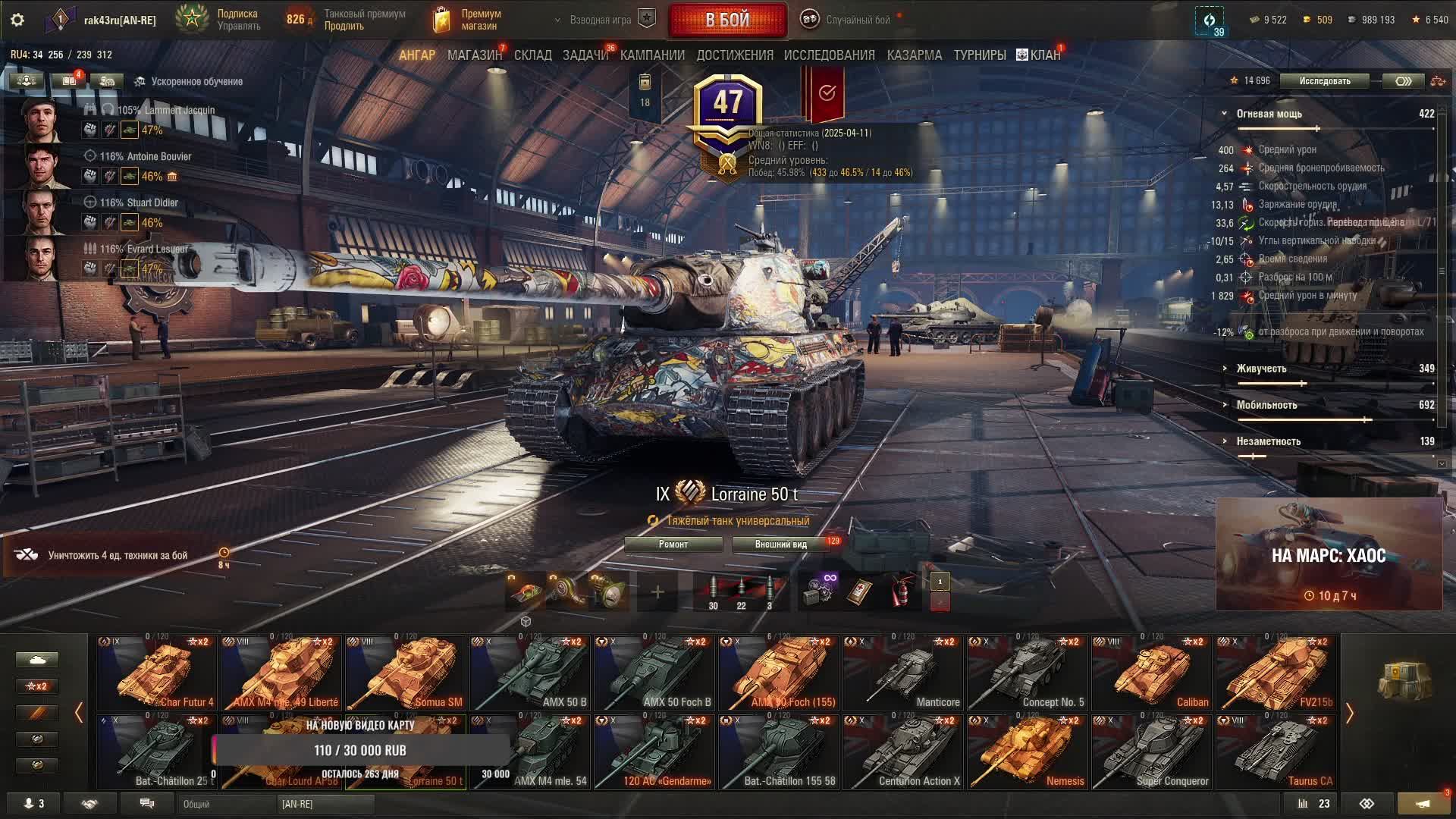This screenshot has width=1456, height=819.
Task: Open the ИССЛЕДОВАНИЯ tab
Action: coord(829,55)
